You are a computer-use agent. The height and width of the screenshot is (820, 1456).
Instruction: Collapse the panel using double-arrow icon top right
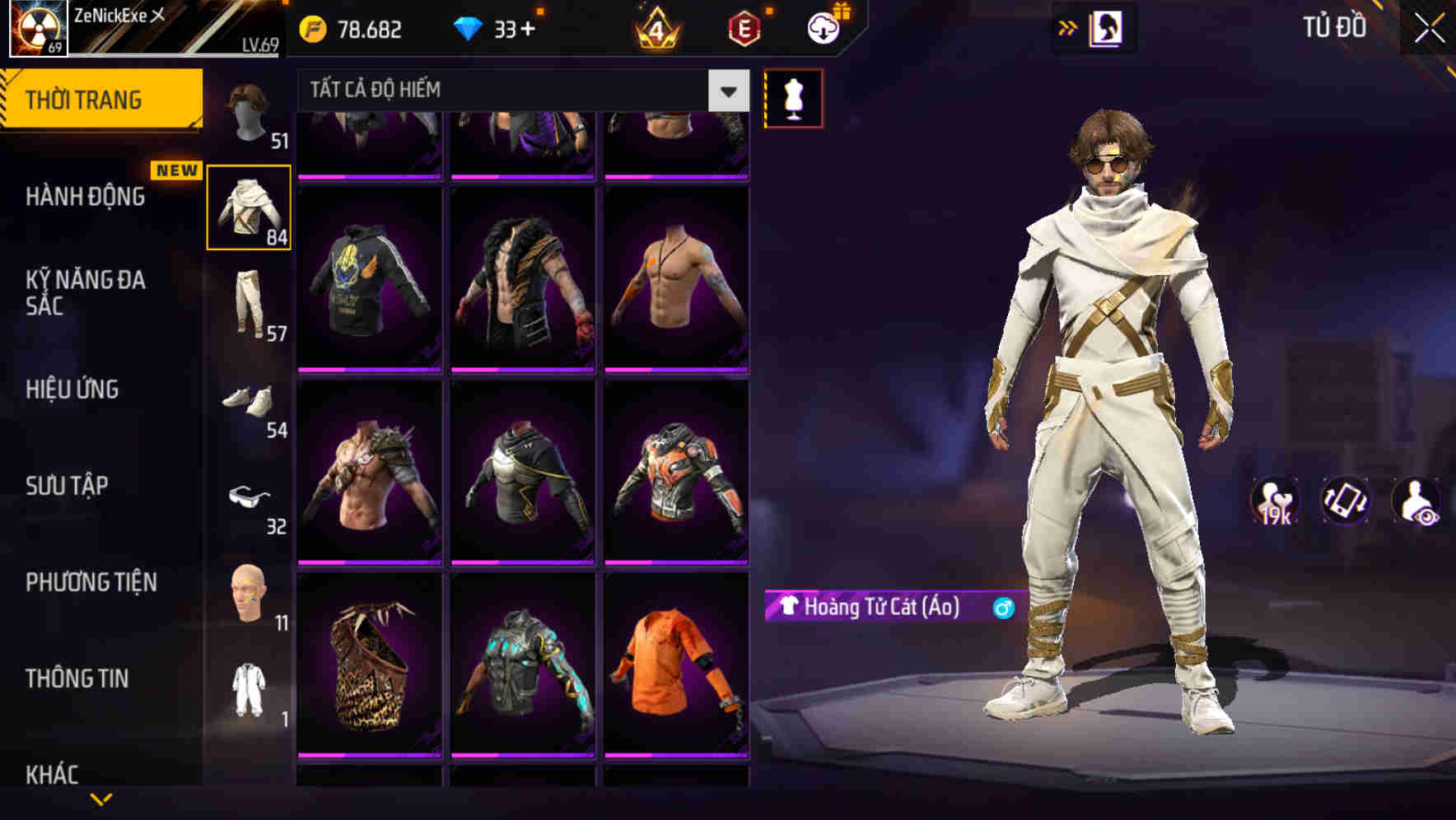click(1068, 27)
